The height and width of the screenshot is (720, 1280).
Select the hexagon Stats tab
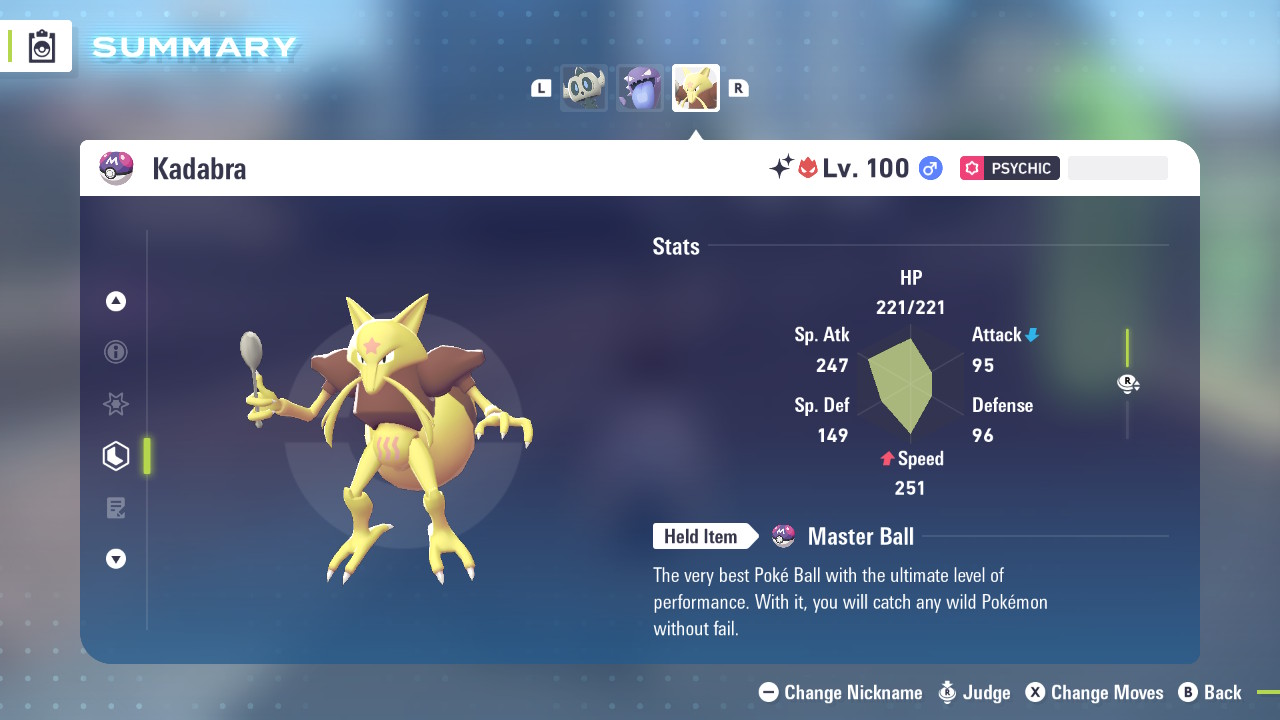click(x=116, y=456)
